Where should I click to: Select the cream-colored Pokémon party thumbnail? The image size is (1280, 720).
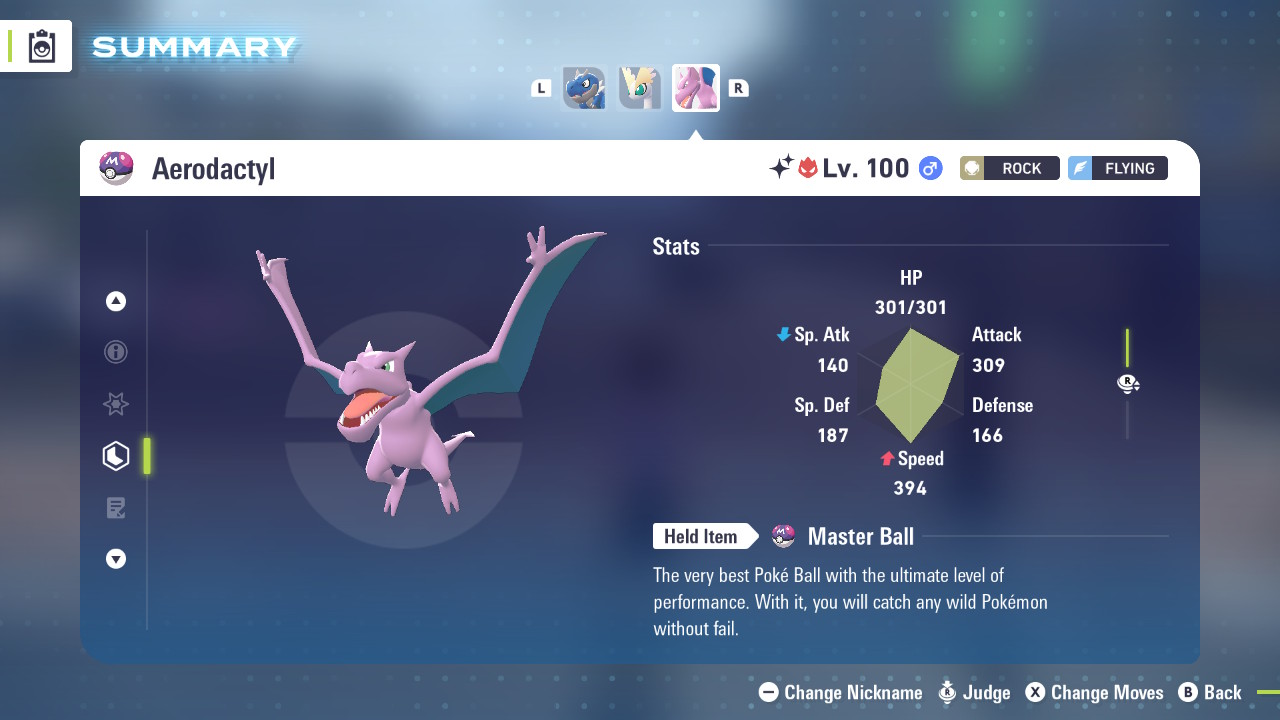tap(640, 88)
